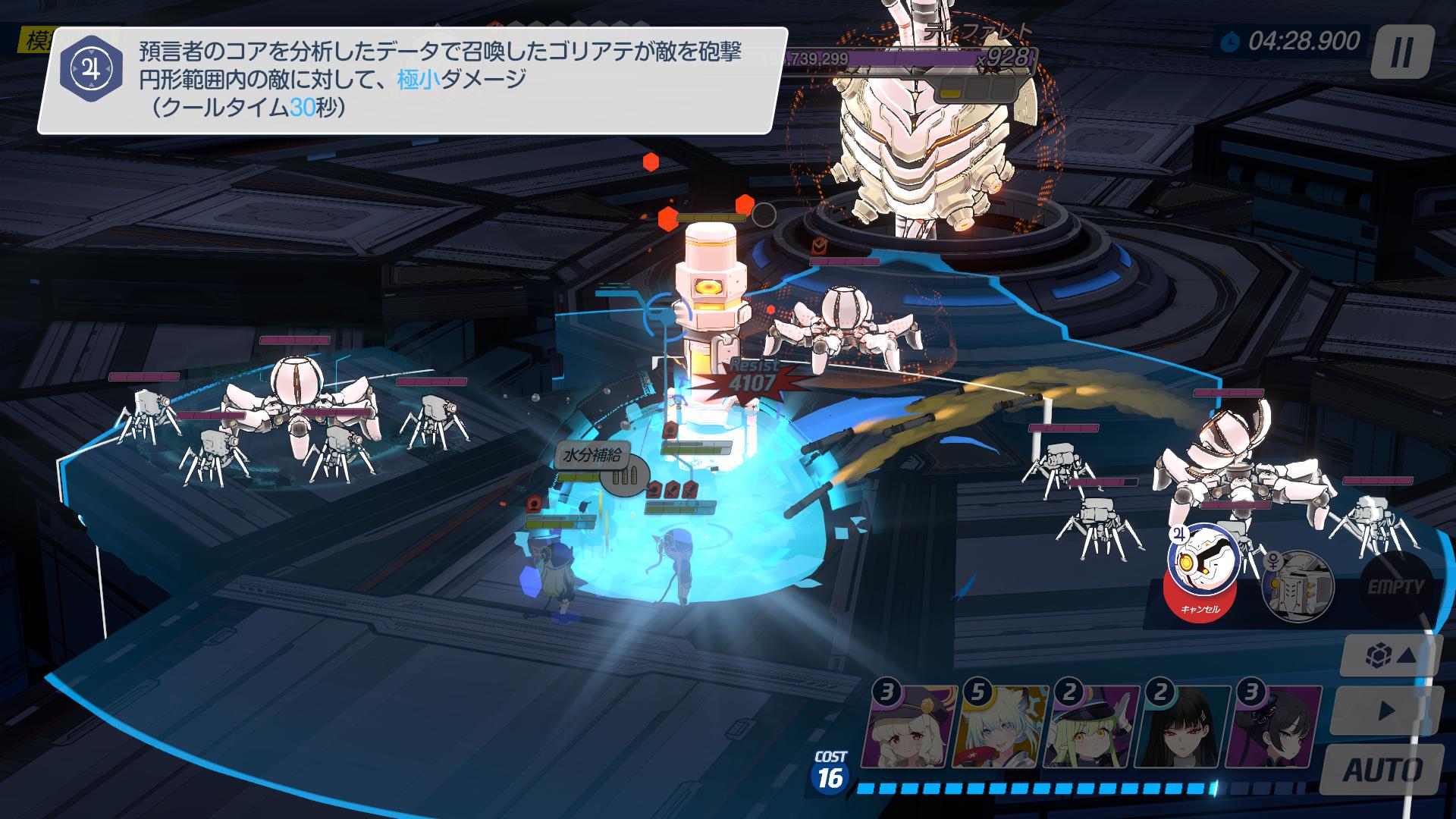
Task: Select the cost 3 blonde girl with cap card
Action: [908, 728]
